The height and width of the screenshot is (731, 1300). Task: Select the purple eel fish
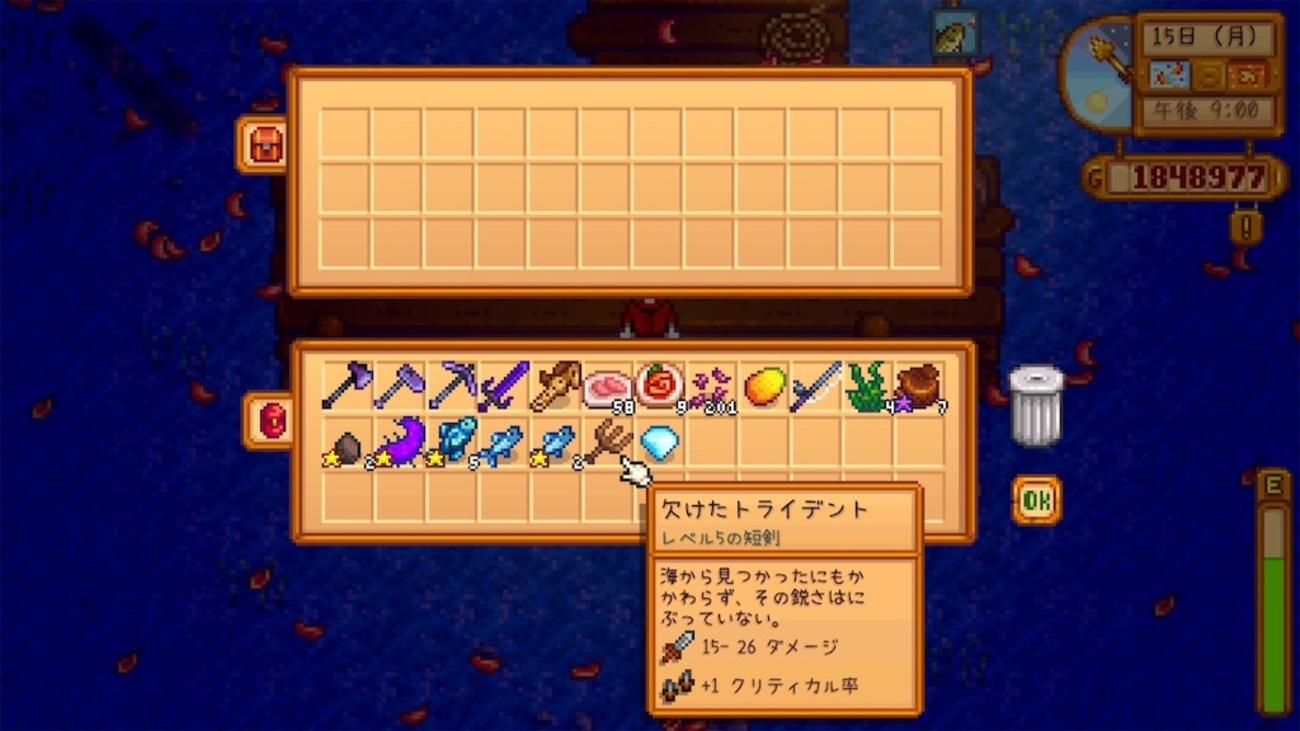[402, 443]
